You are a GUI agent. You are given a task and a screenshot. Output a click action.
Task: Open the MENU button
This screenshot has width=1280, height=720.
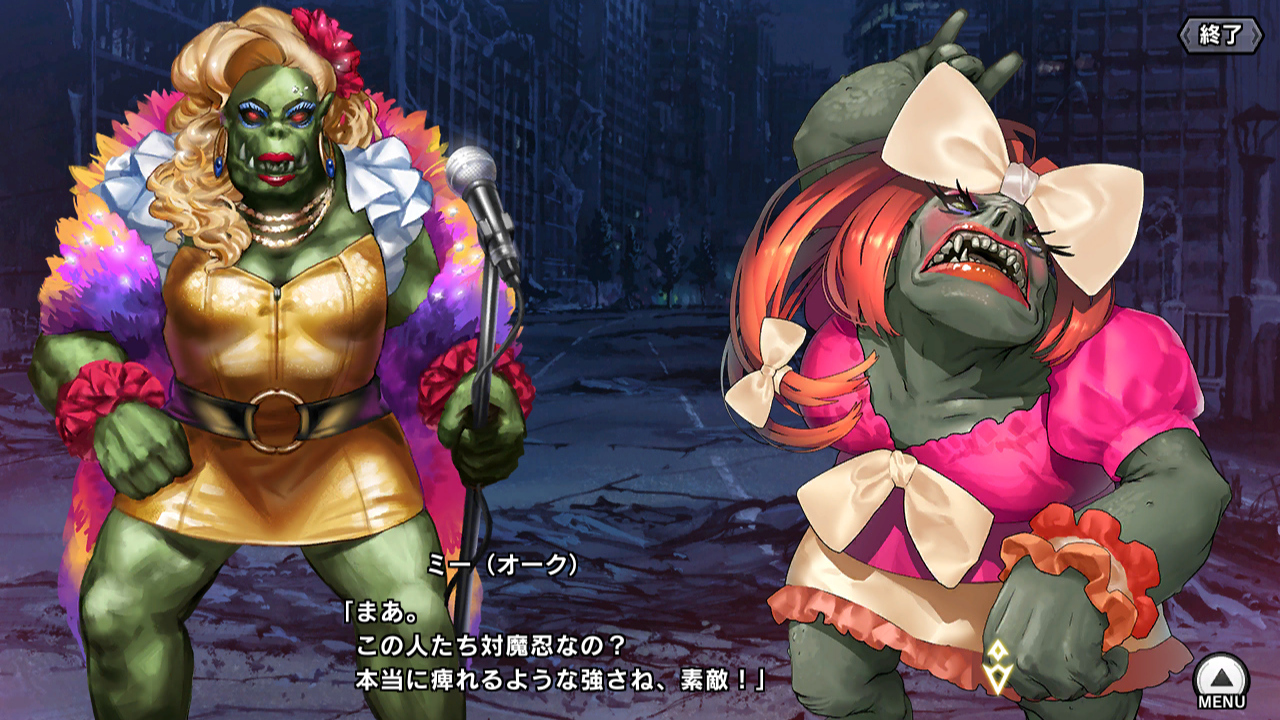coord(1221,678)
